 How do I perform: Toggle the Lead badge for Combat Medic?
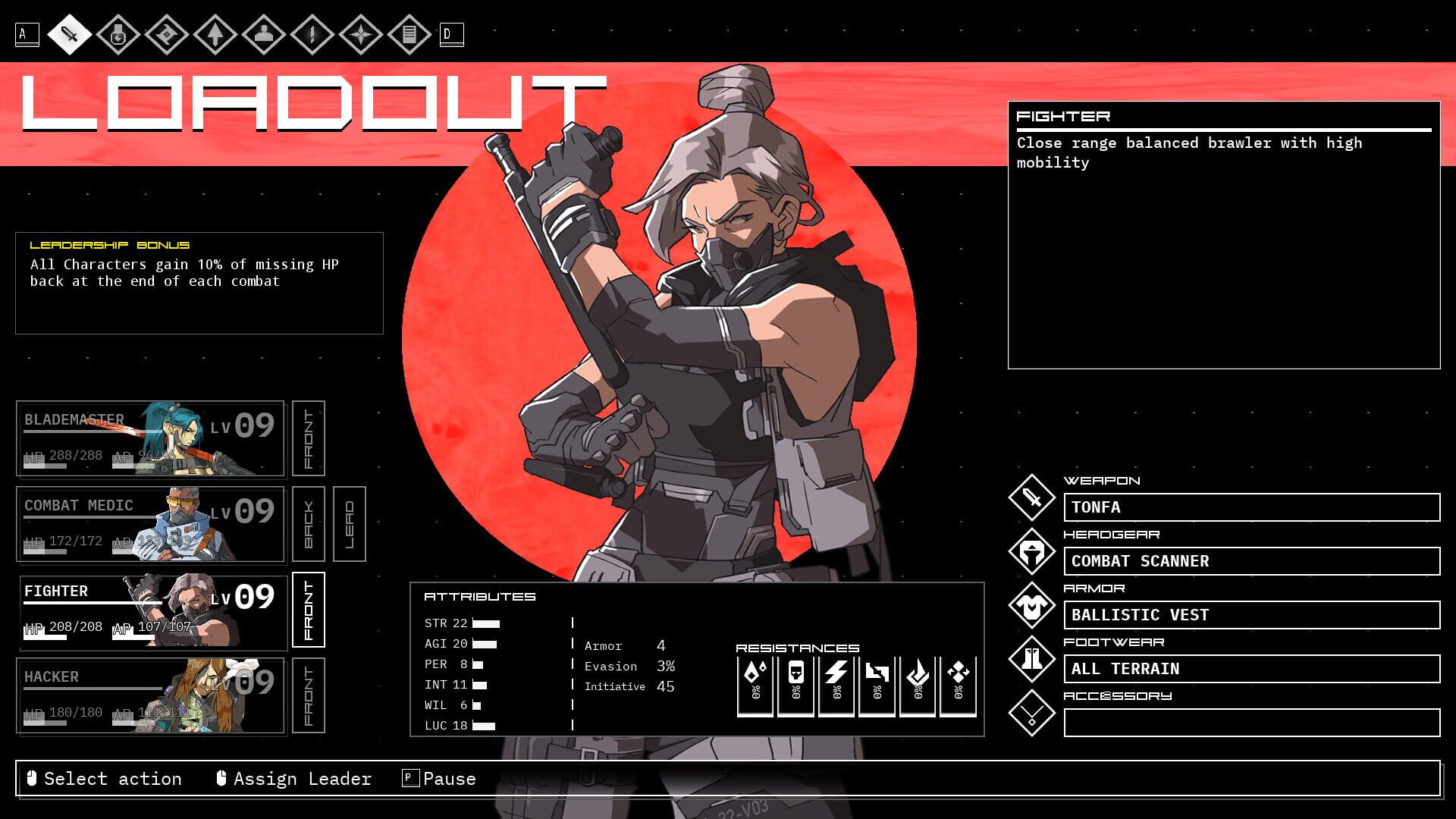350,523
